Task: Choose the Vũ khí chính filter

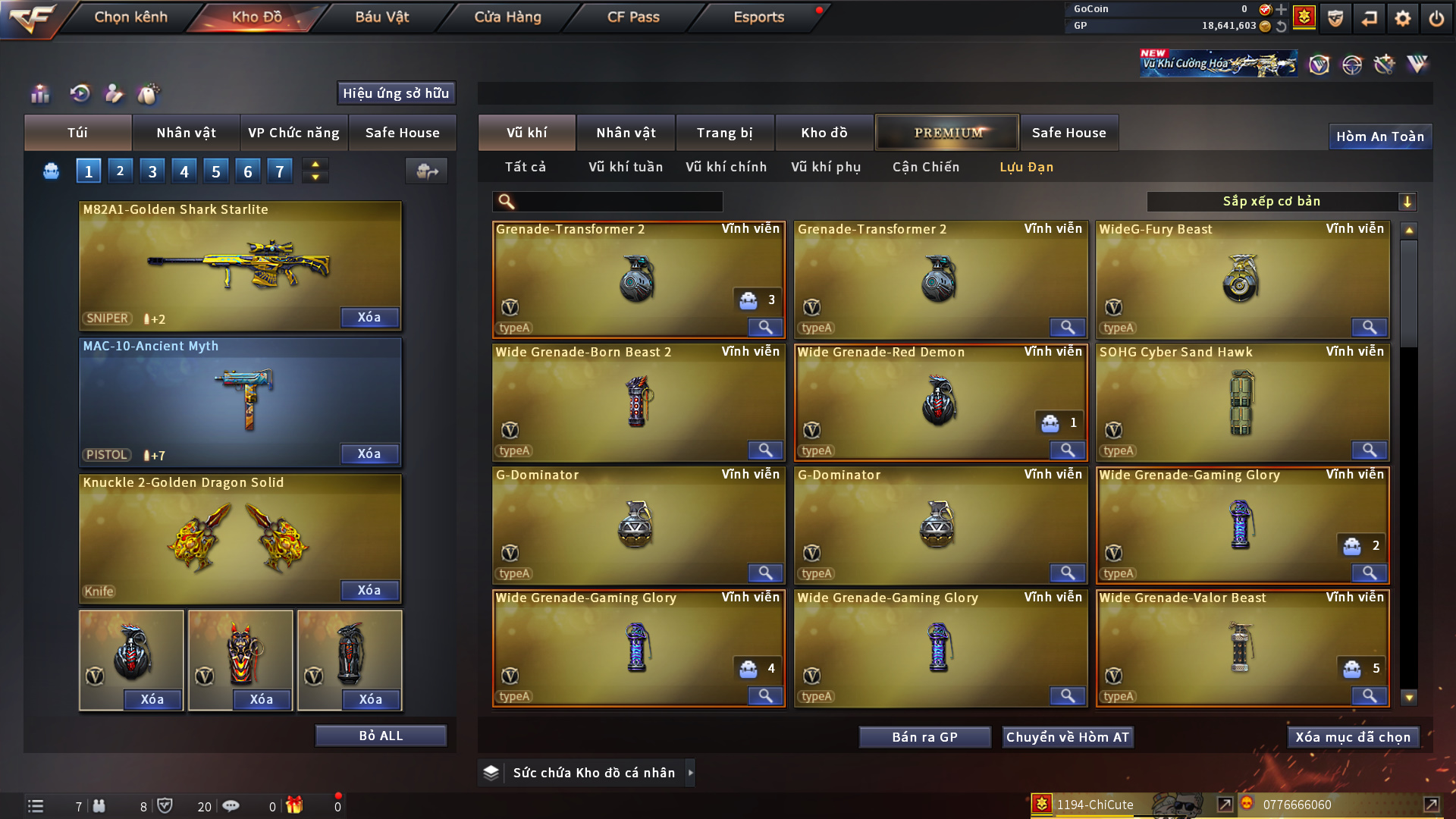Action: 726,167
